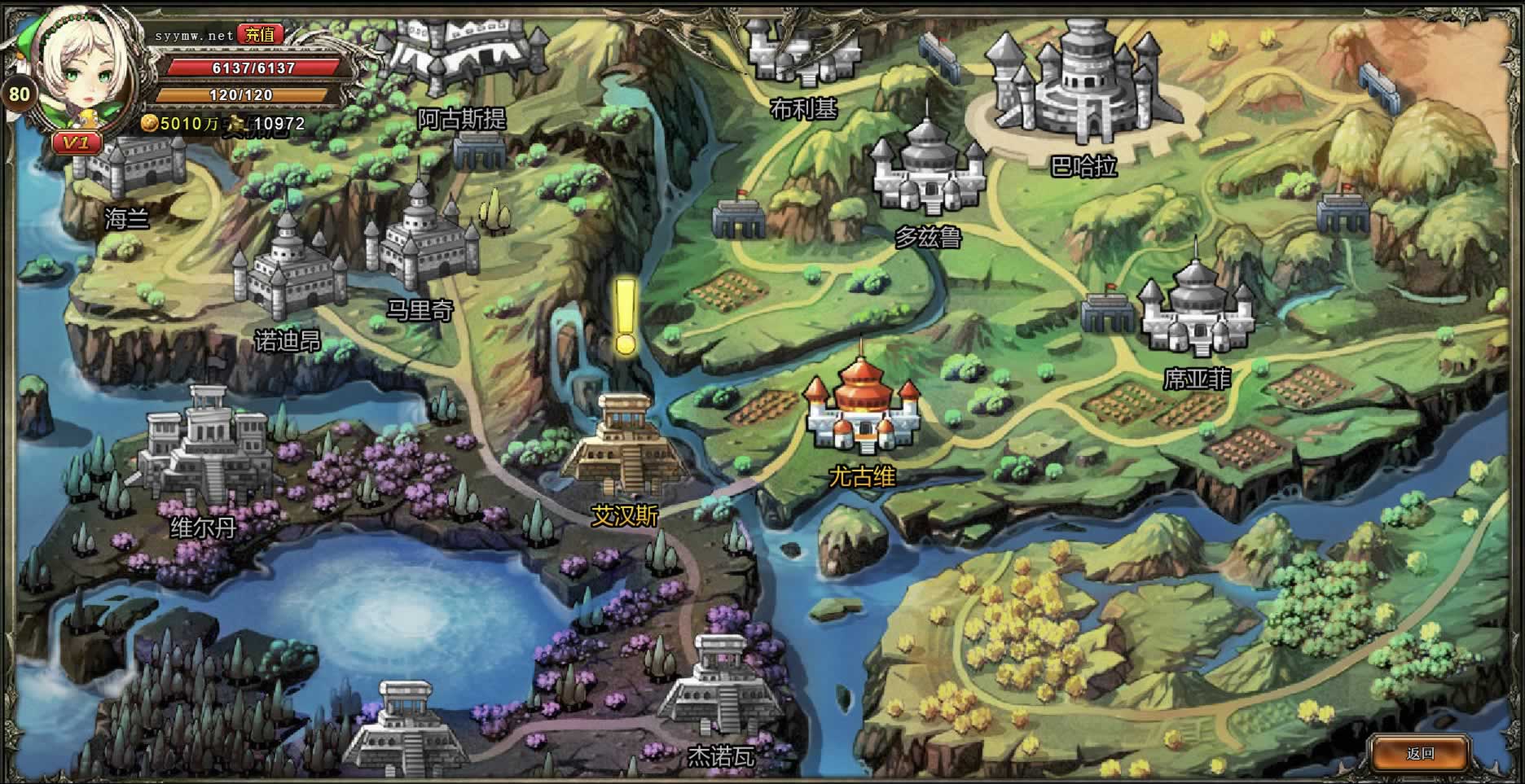Enter the 席亚菲 castle location
Viewport: 1525px width, 784px height.
click(x=1196, y=313)
